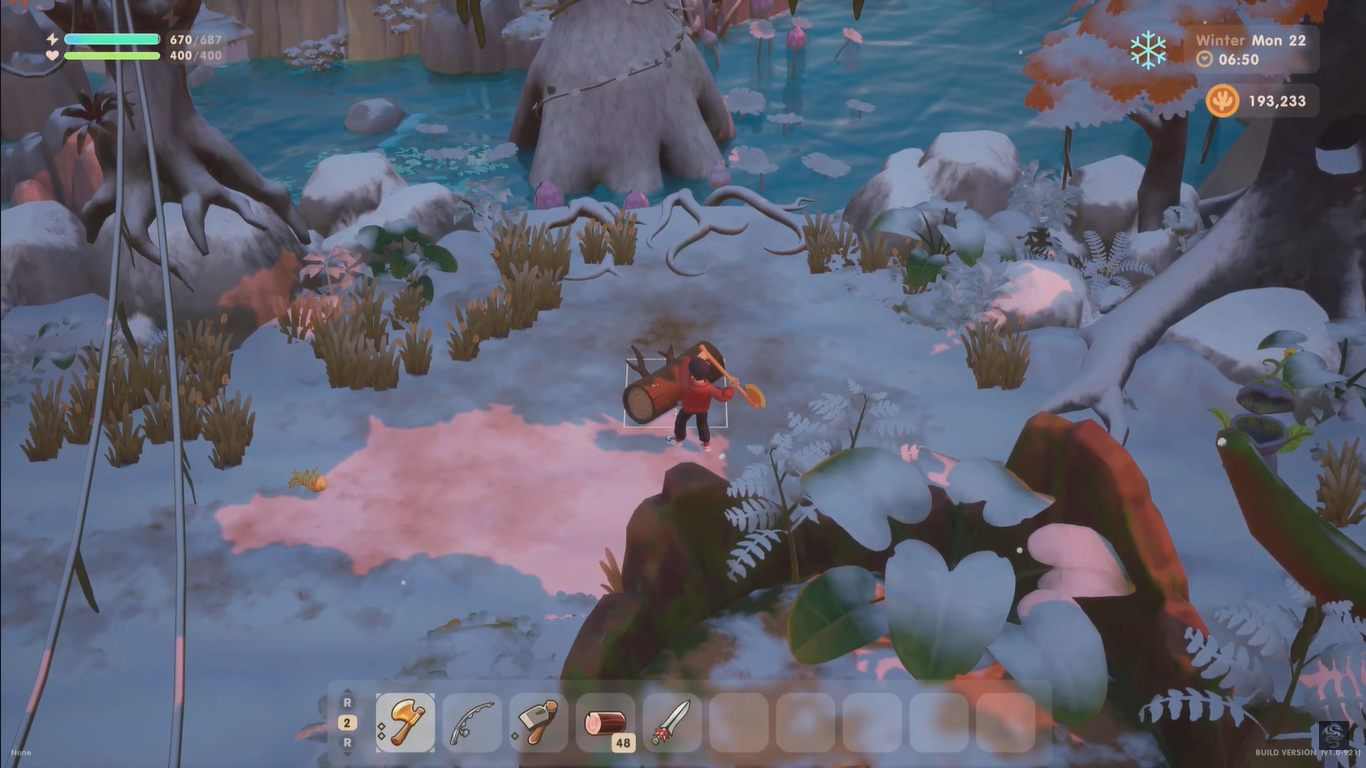The width and height of the screenshot is (1366, 768).
Task: Equip the fishing rod from the hotbar
Action: (472, 722)
